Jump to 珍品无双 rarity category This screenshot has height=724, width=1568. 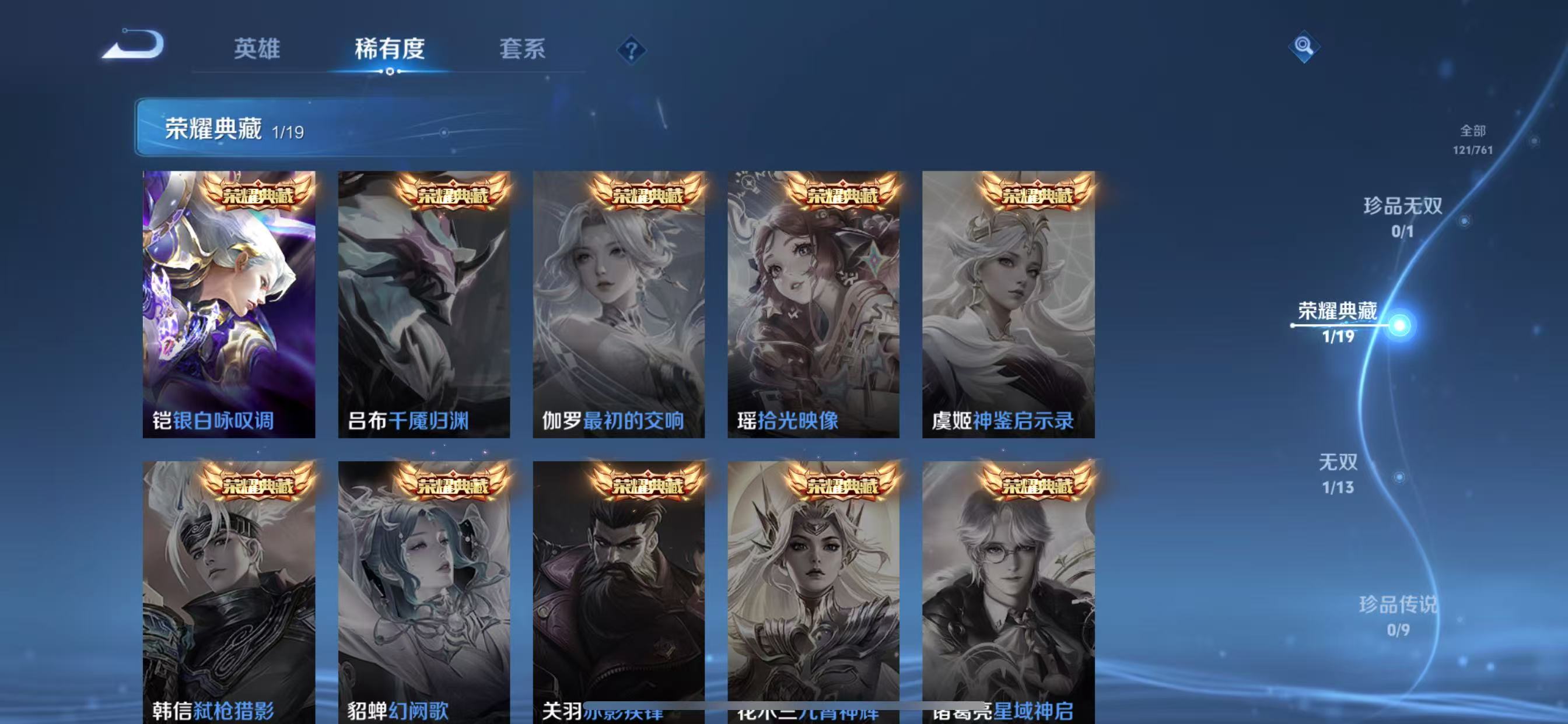(x=1402, y=215)
